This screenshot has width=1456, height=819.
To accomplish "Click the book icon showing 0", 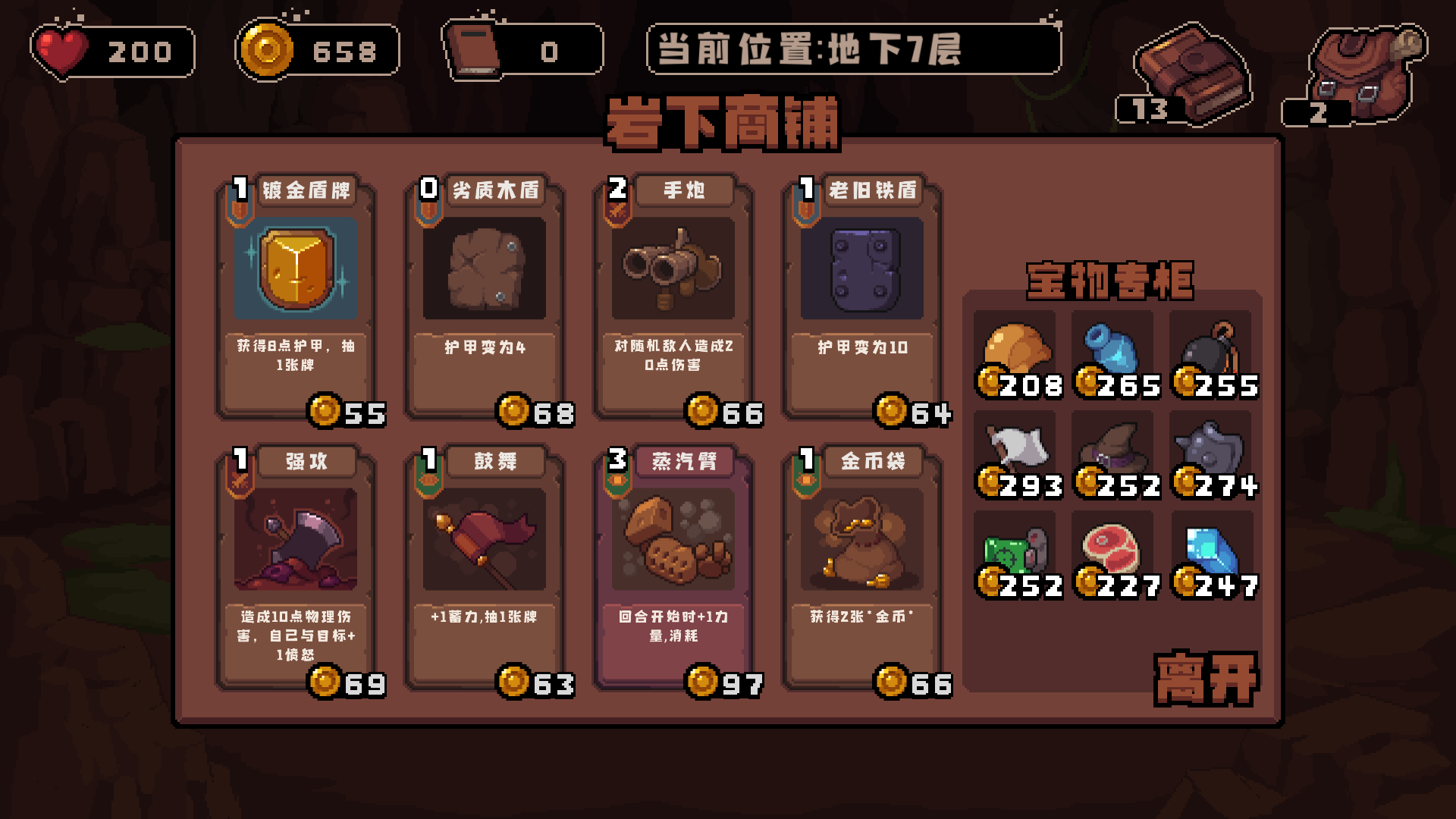I will pyautogui.click(x=475, y=51).
